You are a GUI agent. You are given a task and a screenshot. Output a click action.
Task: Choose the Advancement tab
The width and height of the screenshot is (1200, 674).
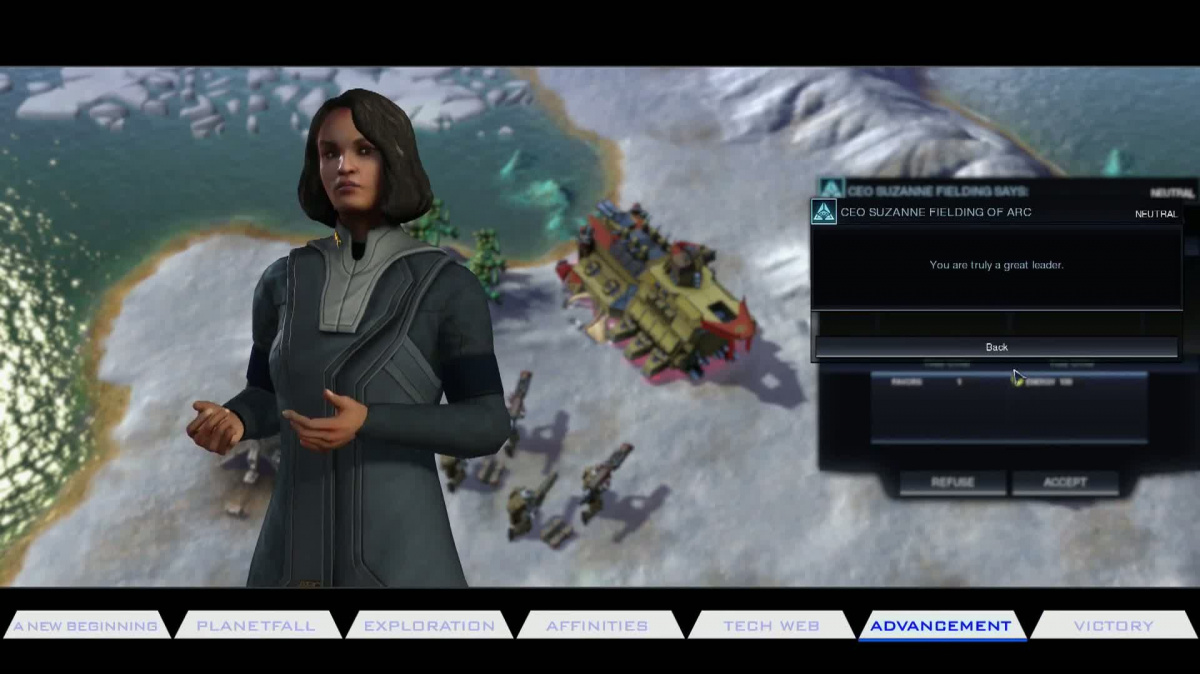(x=940, y=626)
